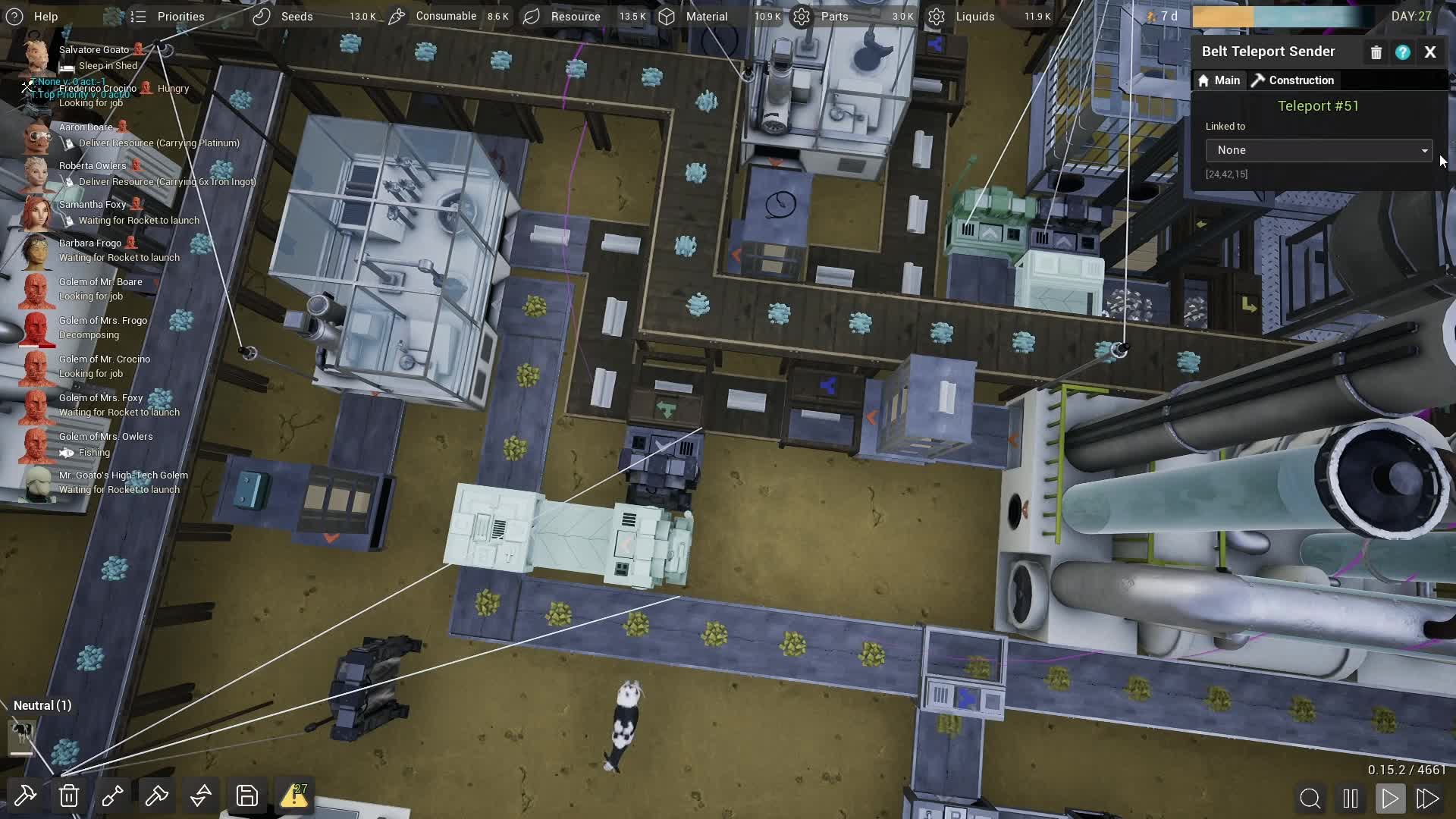Select the shovel terrain tool
The width and height of the screenshot is (1456, 819).
pyautogui.click(x=112, y=795)
